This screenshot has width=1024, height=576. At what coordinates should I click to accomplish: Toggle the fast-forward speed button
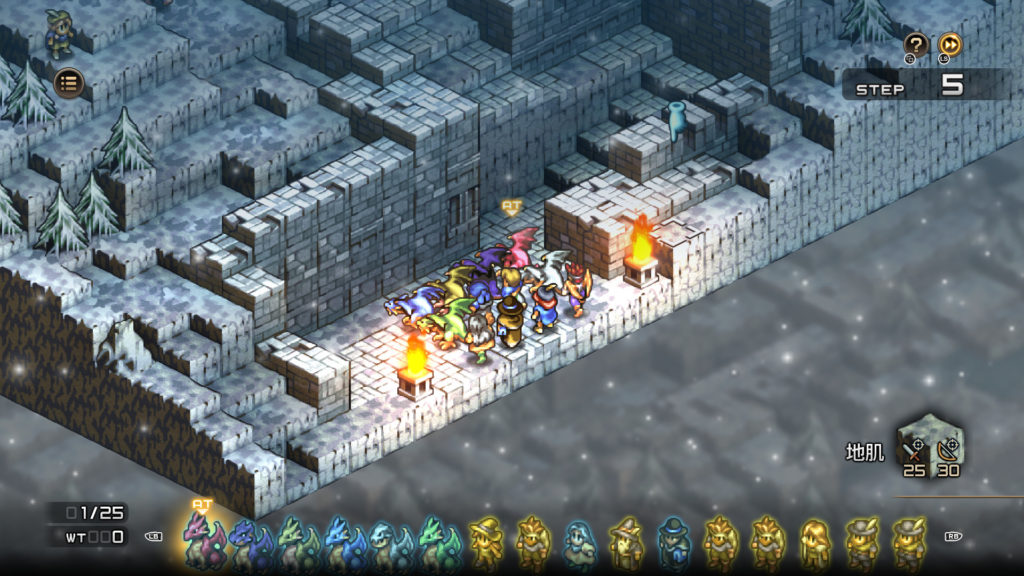coord(949,45)
